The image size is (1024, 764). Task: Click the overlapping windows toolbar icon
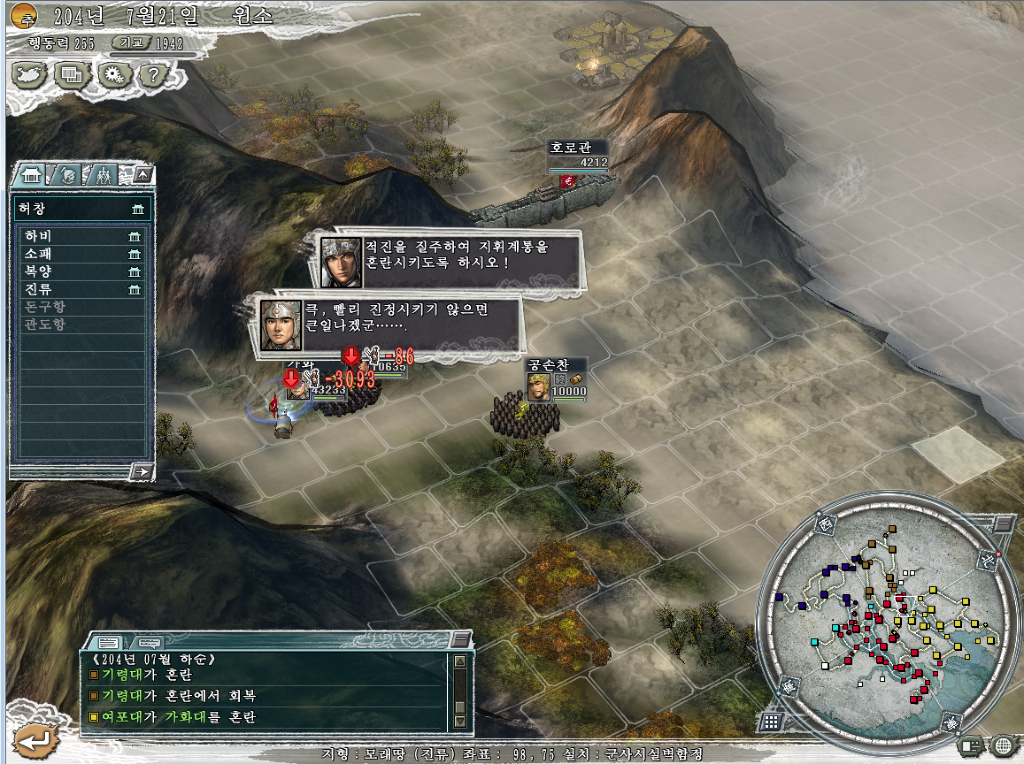click(70, 73)
